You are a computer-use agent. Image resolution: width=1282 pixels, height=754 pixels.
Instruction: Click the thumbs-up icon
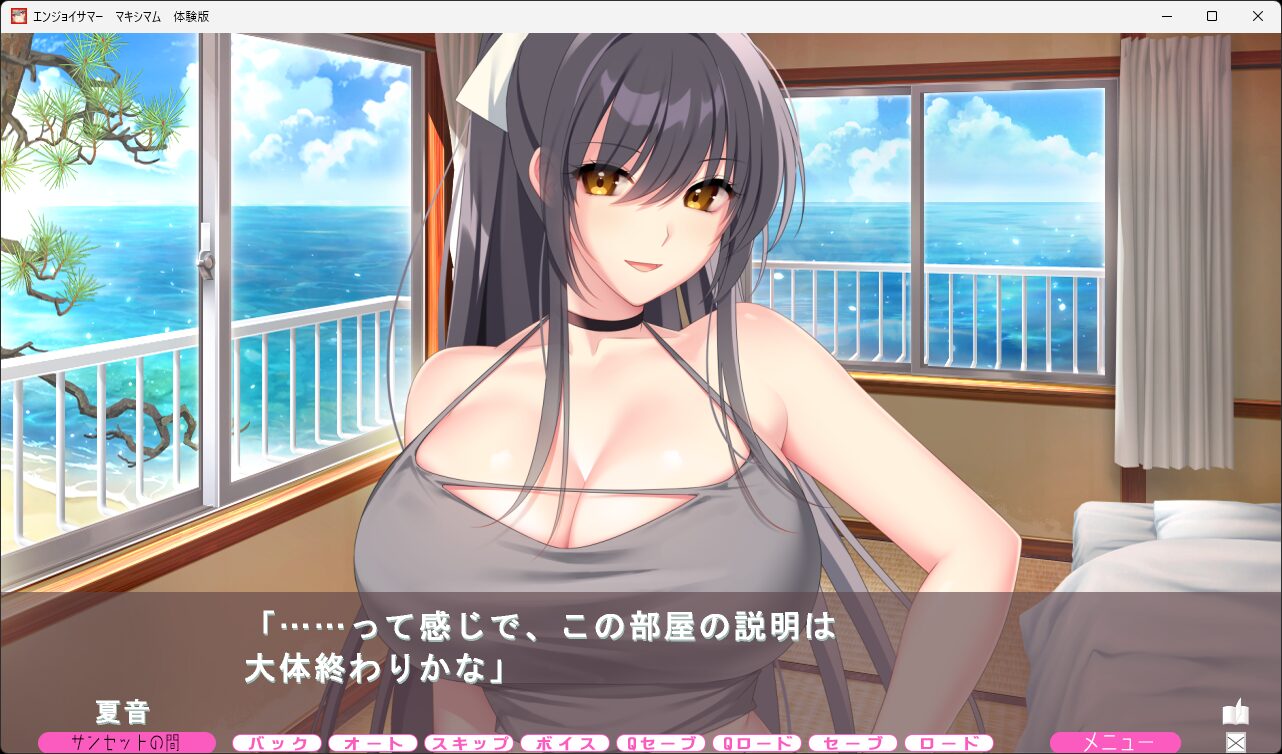click(x=1236, y=712)
